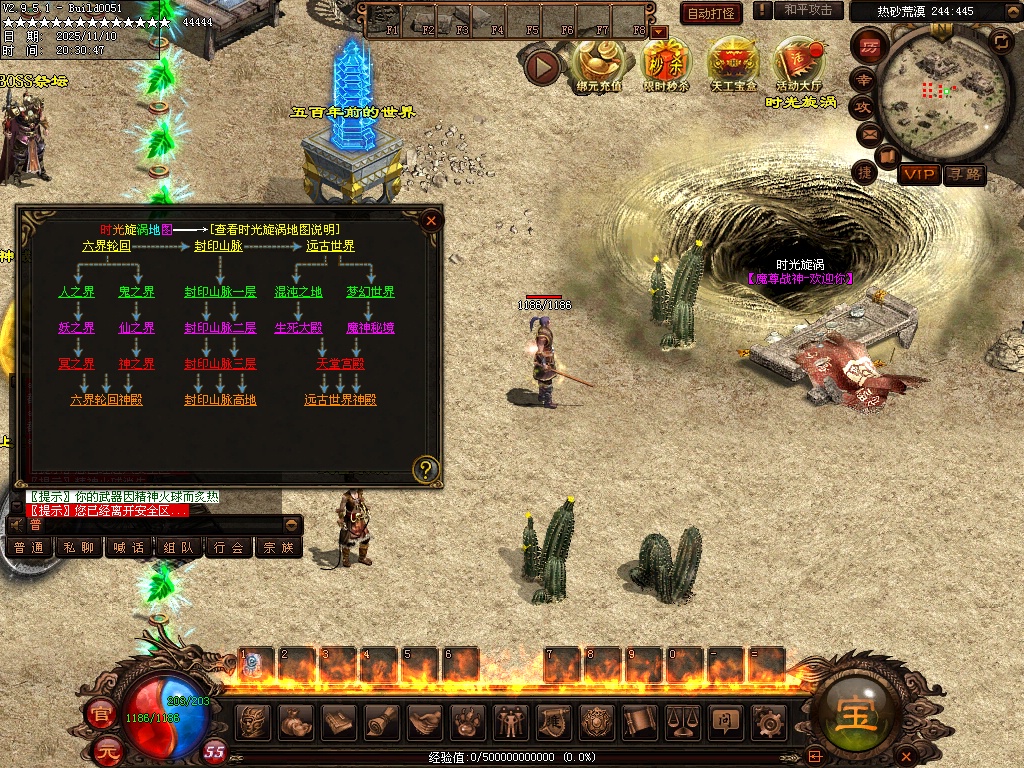The height and width of the screenshot is (768, 1024).
Task: Open the 绑元充值 recharge icon
Action: 598,61
